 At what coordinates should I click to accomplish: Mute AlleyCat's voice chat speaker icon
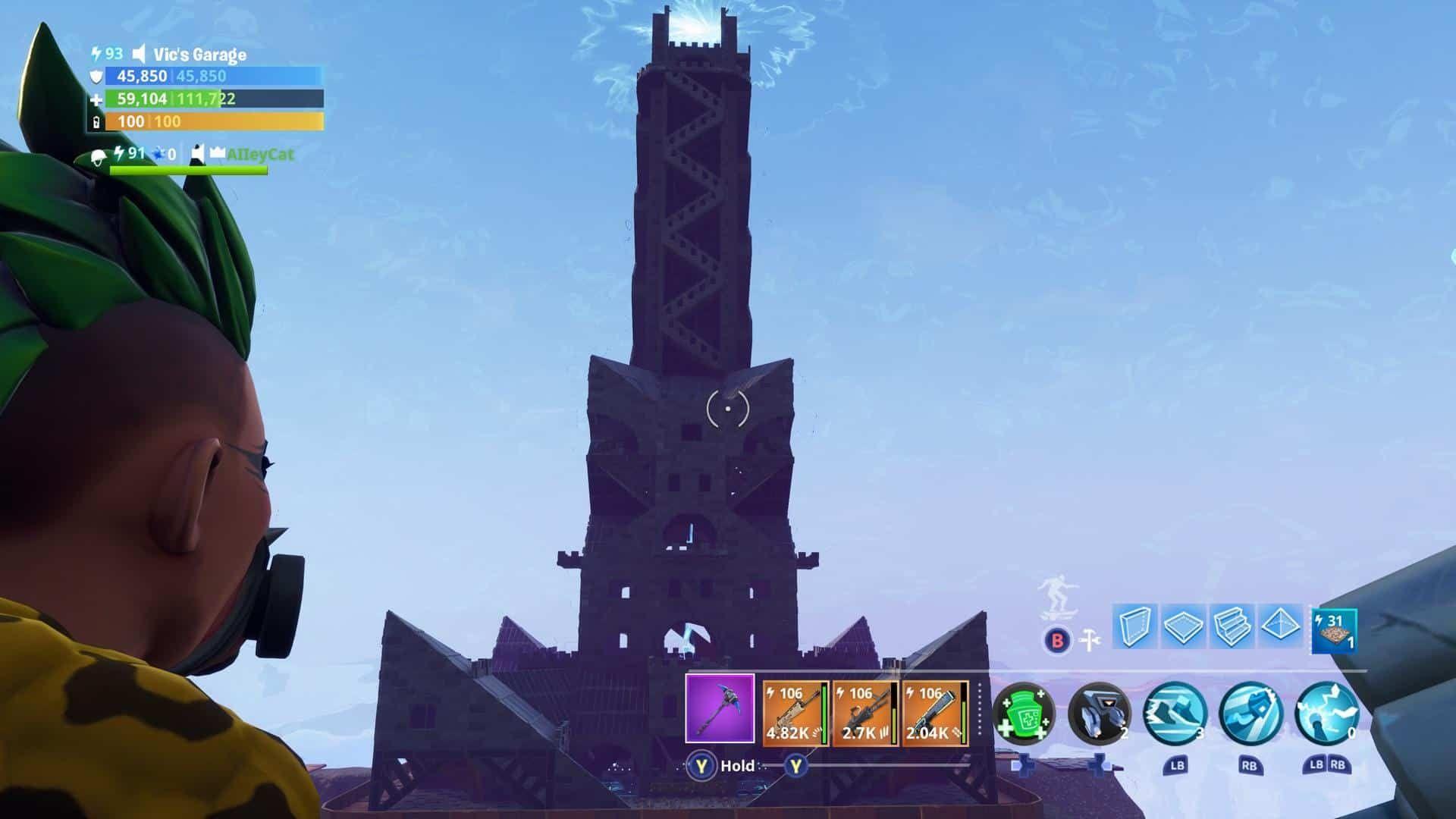pos(199,155)
